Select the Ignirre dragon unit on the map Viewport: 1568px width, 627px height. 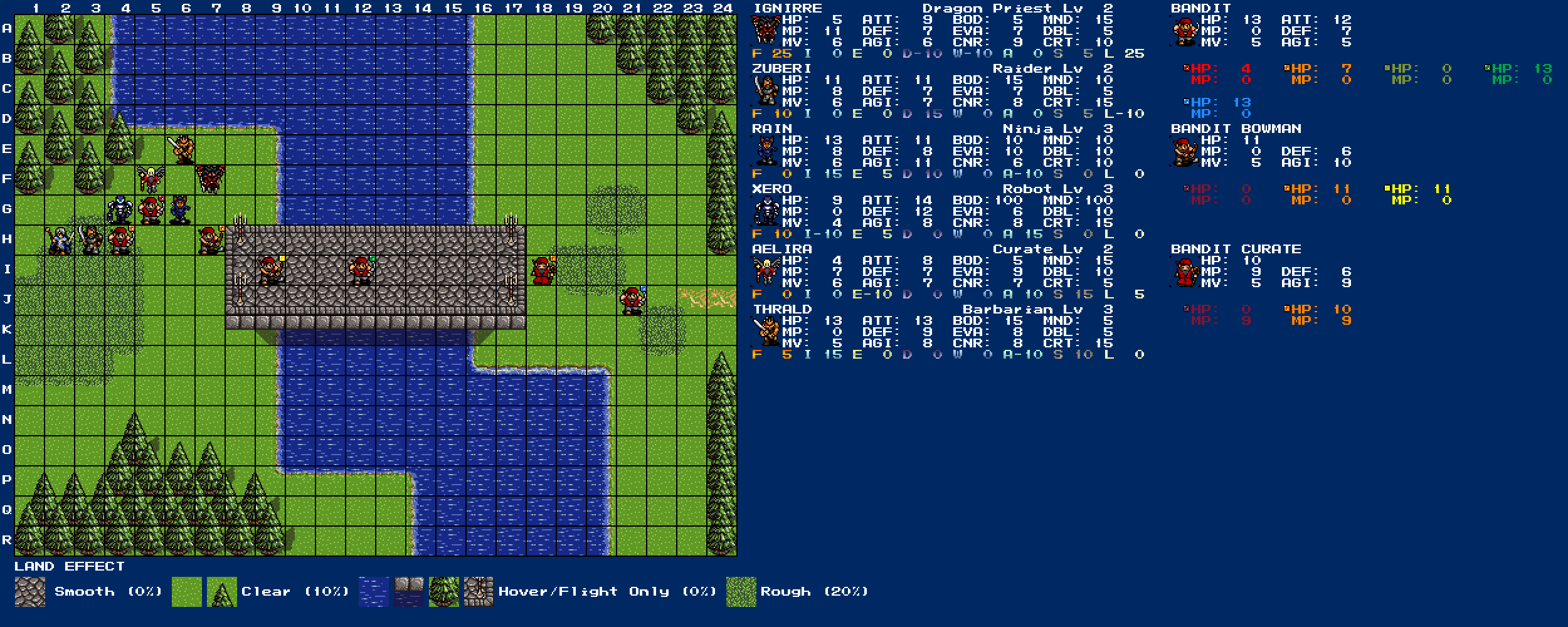(x=210, y=180)
